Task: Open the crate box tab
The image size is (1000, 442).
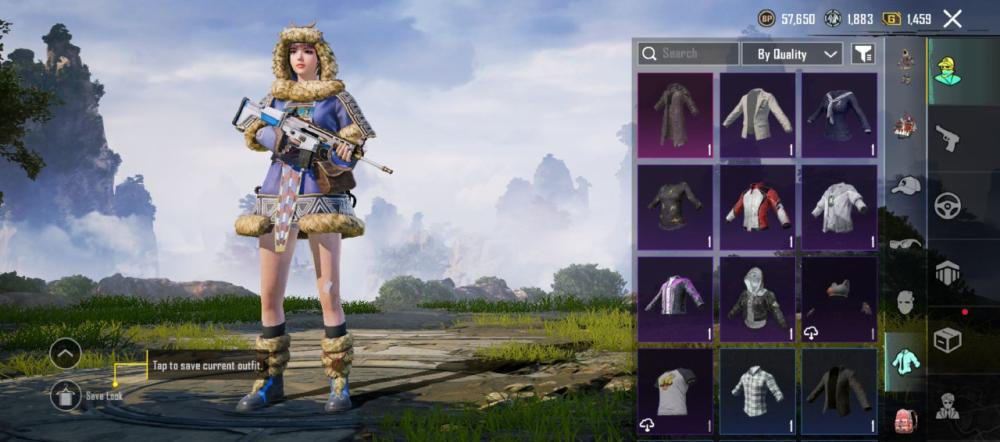Action: [x=947, y=340]
